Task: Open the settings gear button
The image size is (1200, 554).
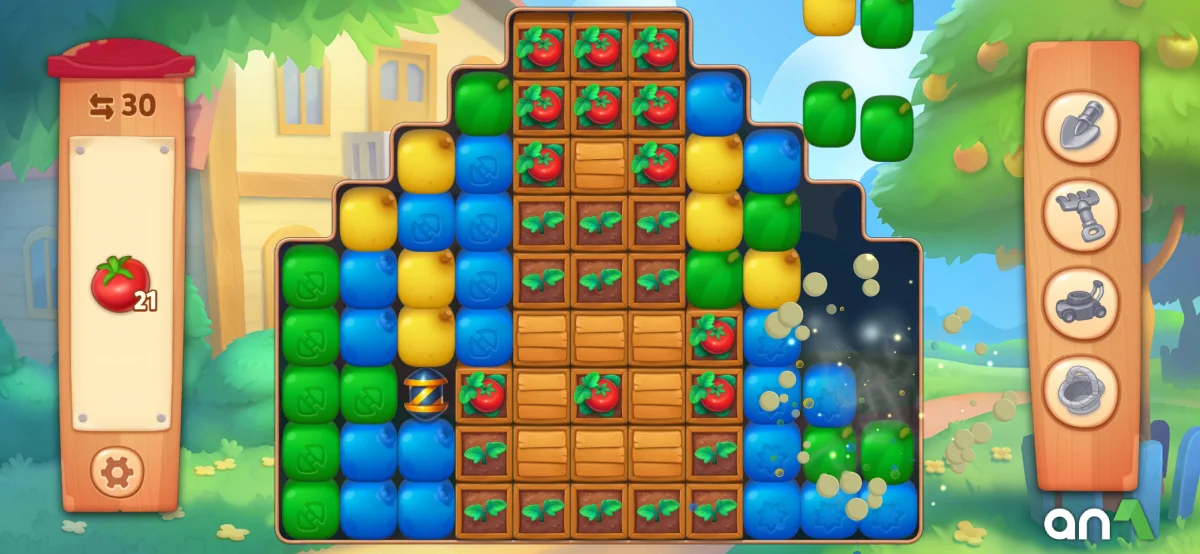Action: point(118,470)
